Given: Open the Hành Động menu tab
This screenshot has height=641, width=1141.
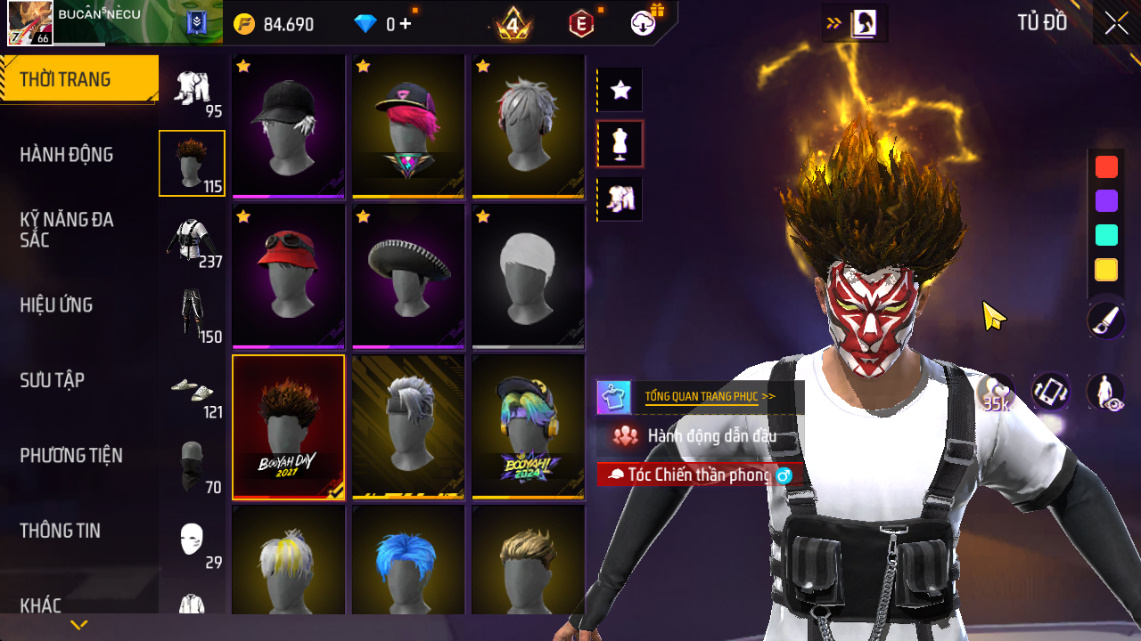Looking at the screenshot, I should click(x=66, y=154).
